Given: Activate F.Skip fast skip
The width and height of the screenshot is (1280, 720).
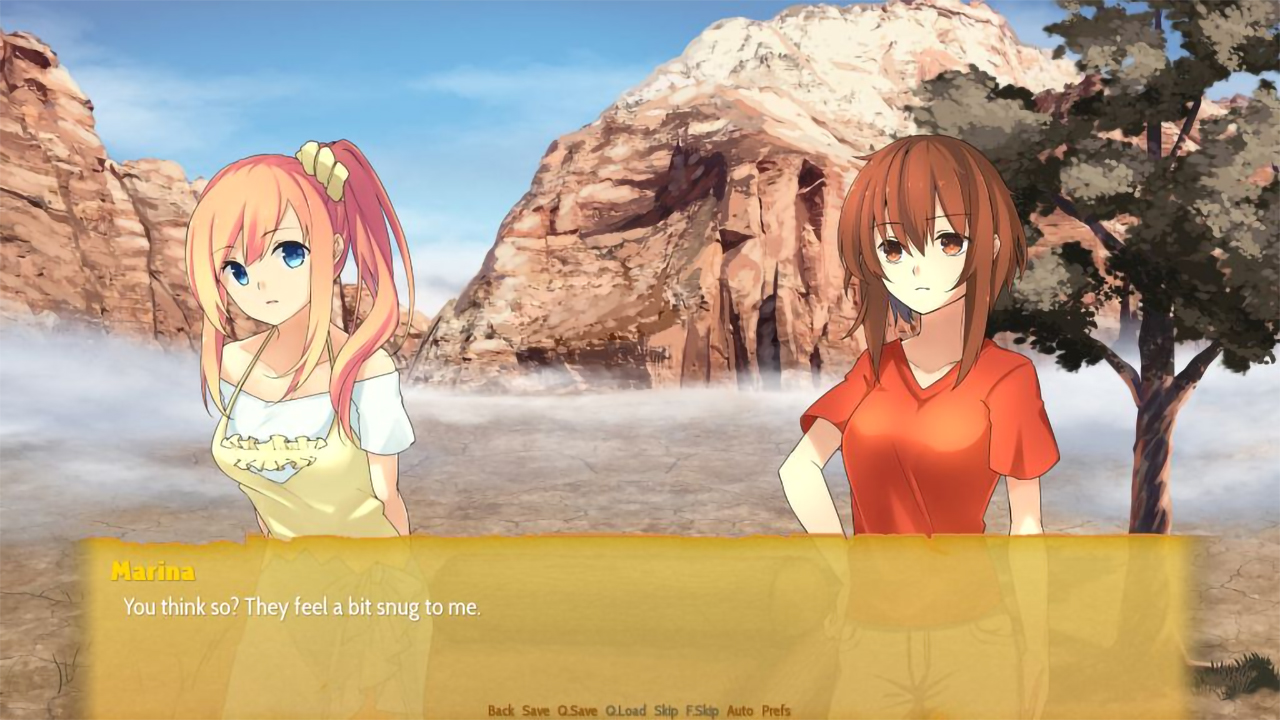Looking at the screenshot, I should tap(702, 711).
